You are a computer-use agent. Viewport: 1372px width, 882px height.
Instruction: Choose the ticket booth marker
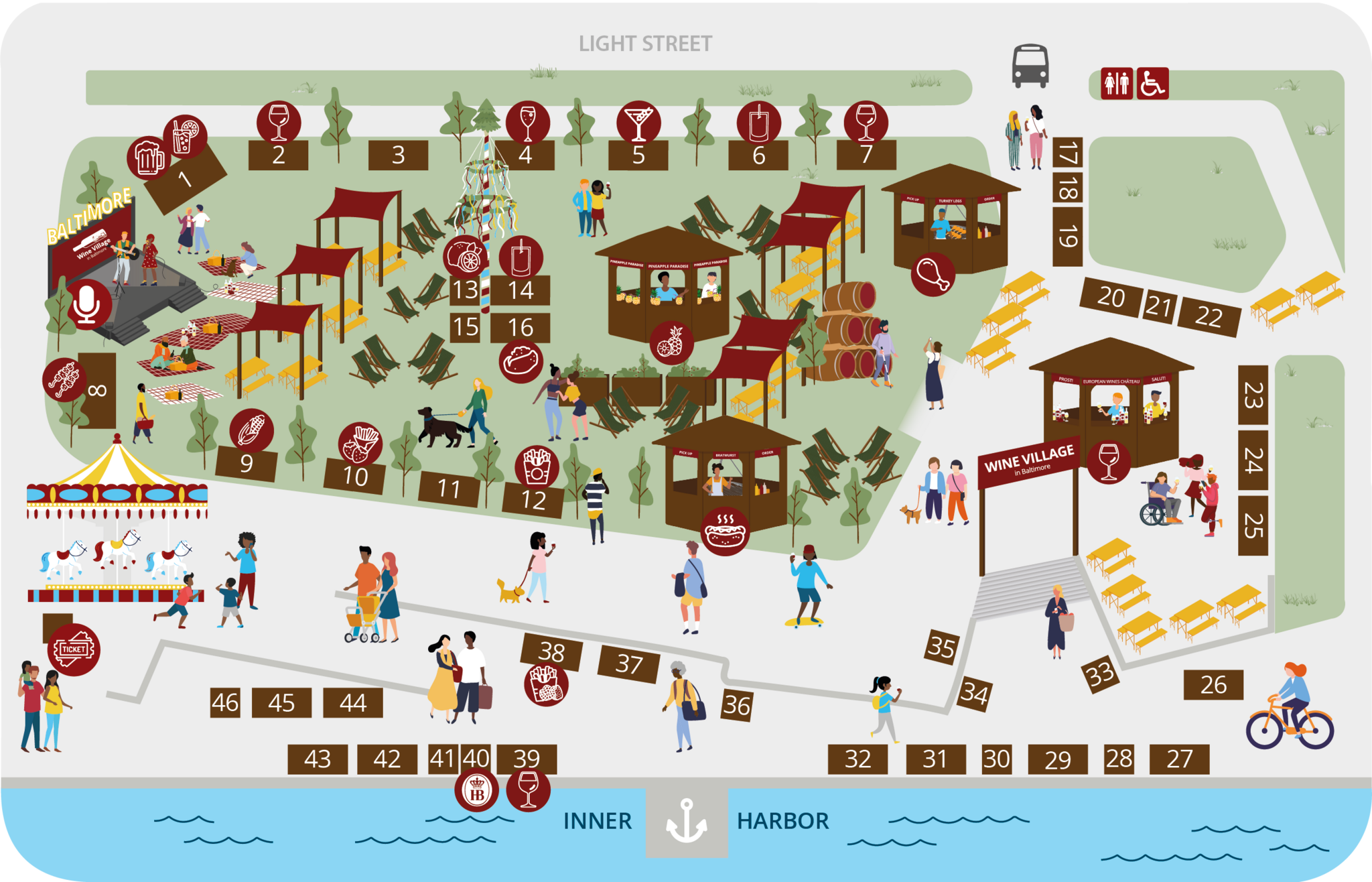[74, 649]
